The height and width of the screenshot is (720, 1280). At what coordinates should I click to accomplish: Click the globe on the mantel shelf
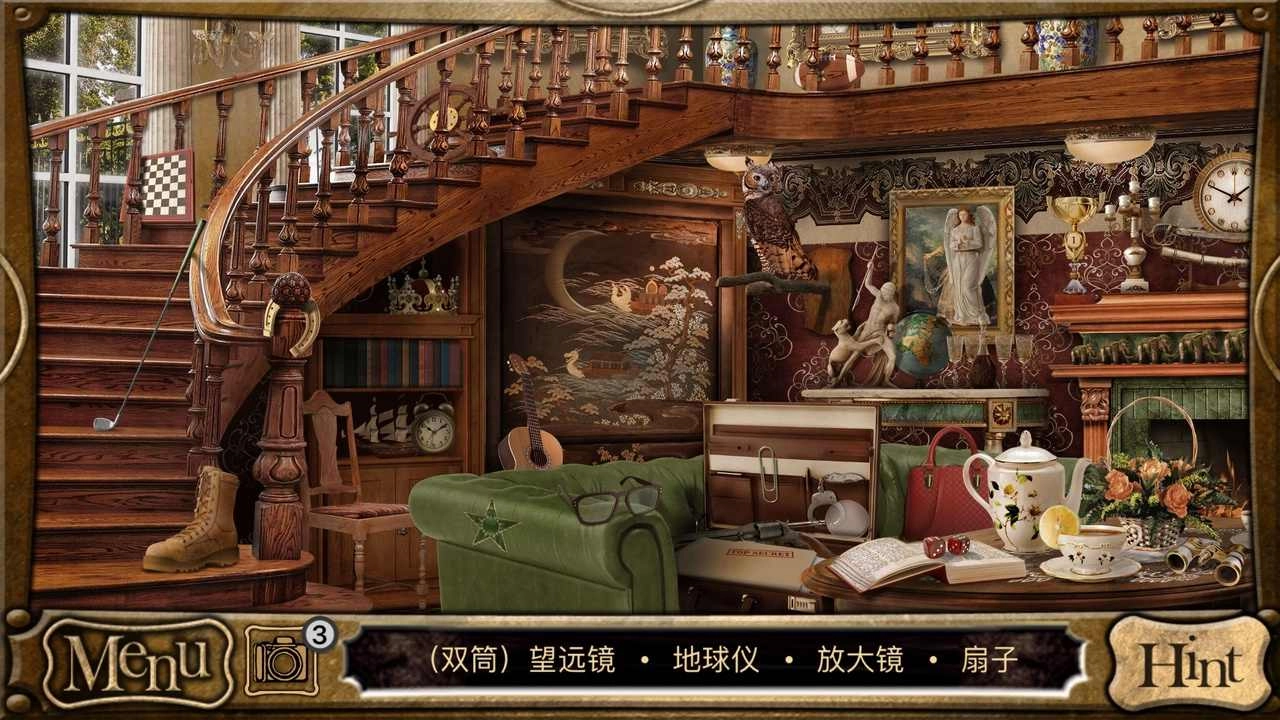pyautogui.click(x=921, y=345)
